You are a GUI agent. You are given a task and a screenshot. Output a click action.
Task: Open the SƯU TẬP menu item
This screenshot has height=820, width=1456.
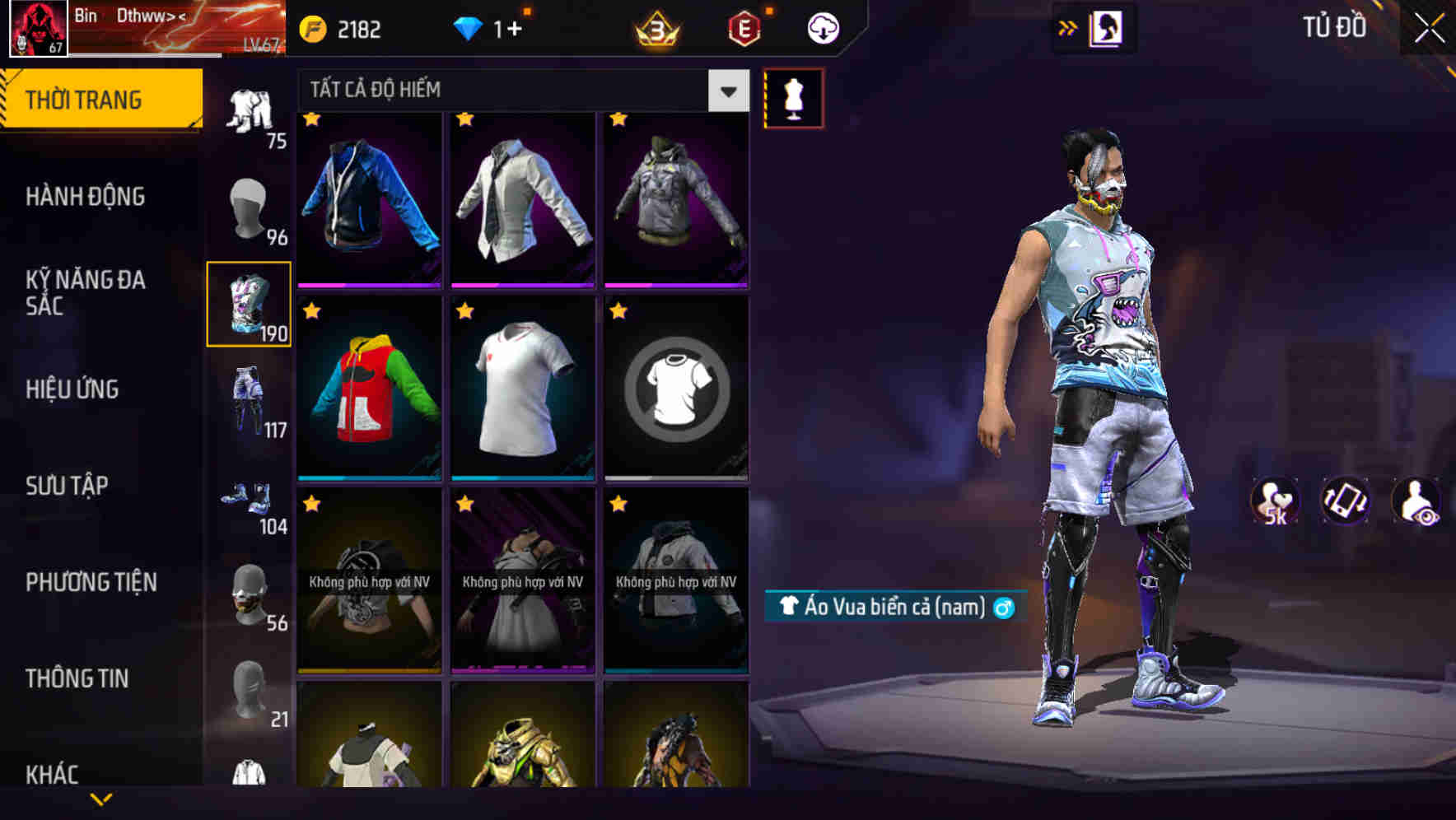[x=68, y=486]
